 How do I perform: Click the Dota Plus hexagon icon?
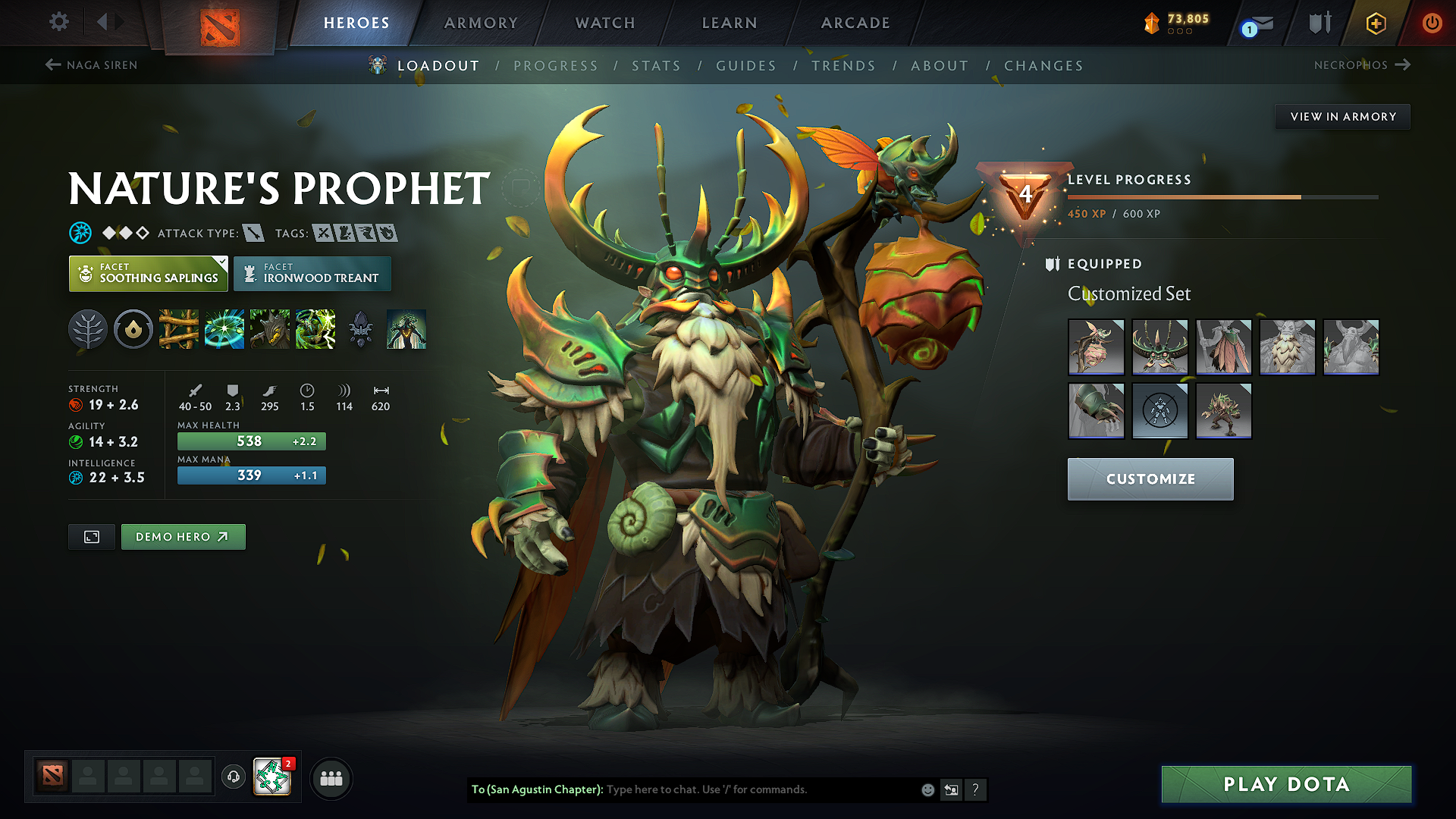pyautogui.click(x=1375, y=23)
